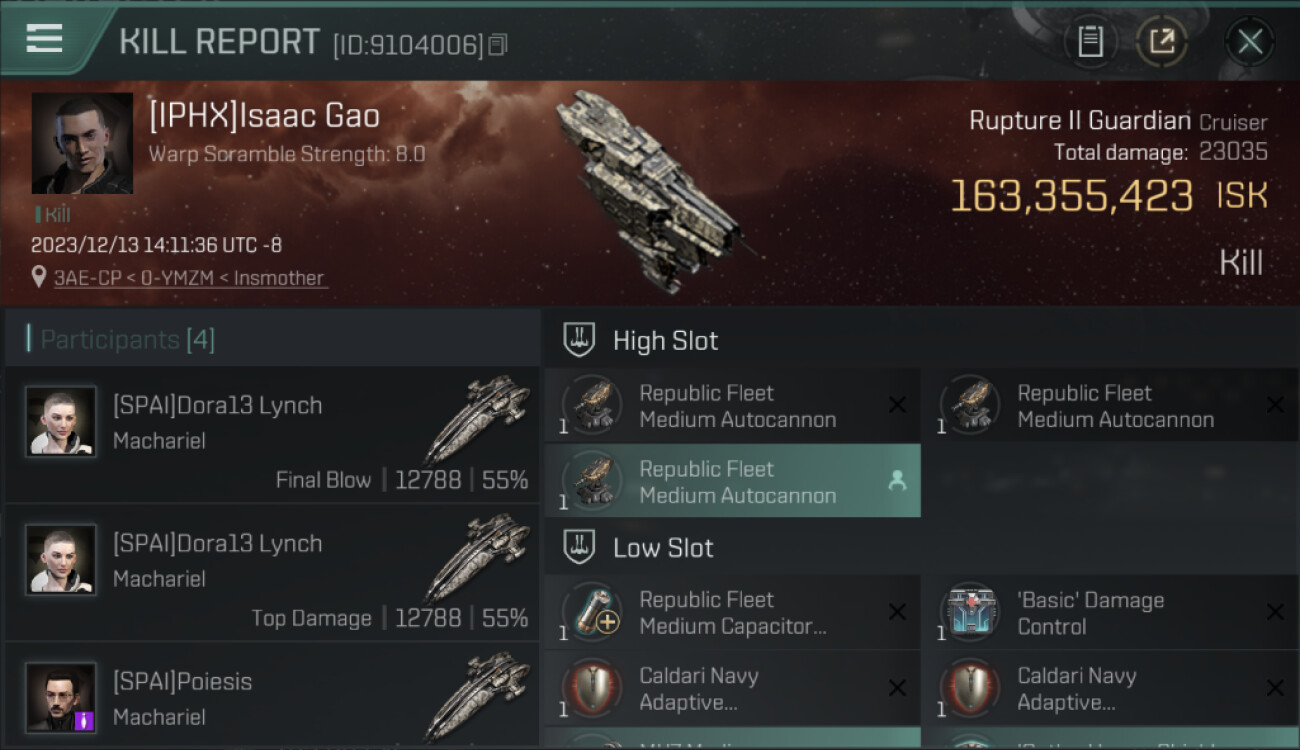Viewport: 1300px width, 750px height.
Task: Open the clipboard notes icon
Action: click(1090, 41)
